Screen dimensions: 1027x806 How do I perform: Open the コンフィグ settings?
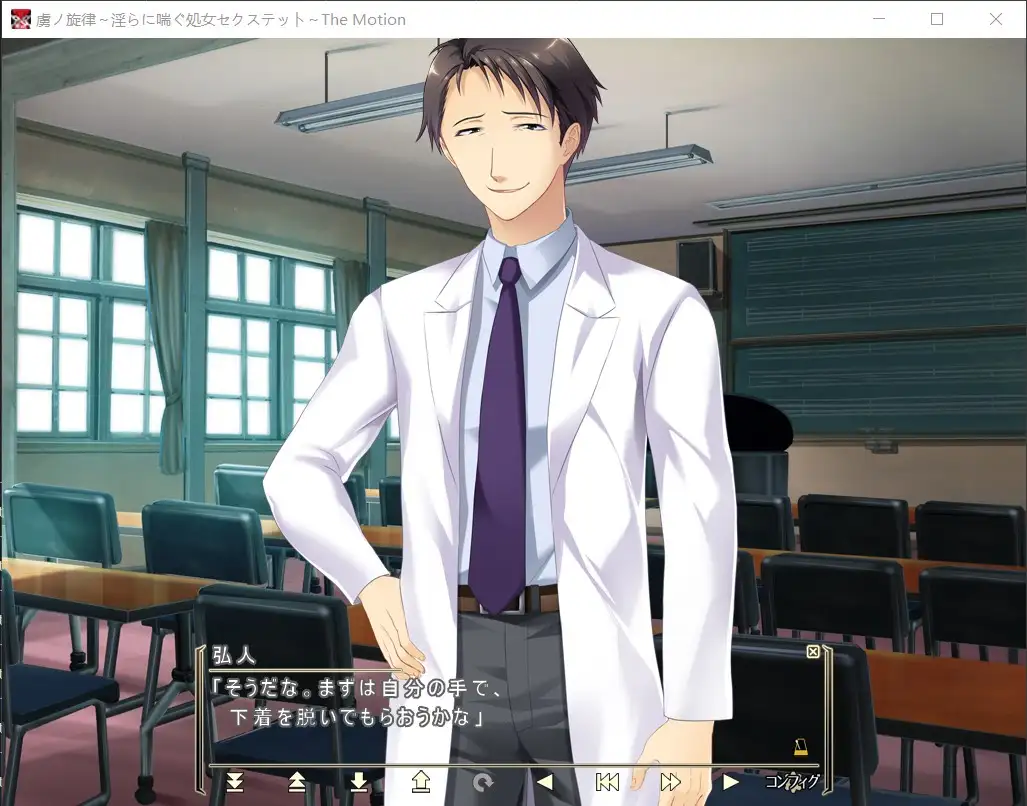[x=793, y=781]
